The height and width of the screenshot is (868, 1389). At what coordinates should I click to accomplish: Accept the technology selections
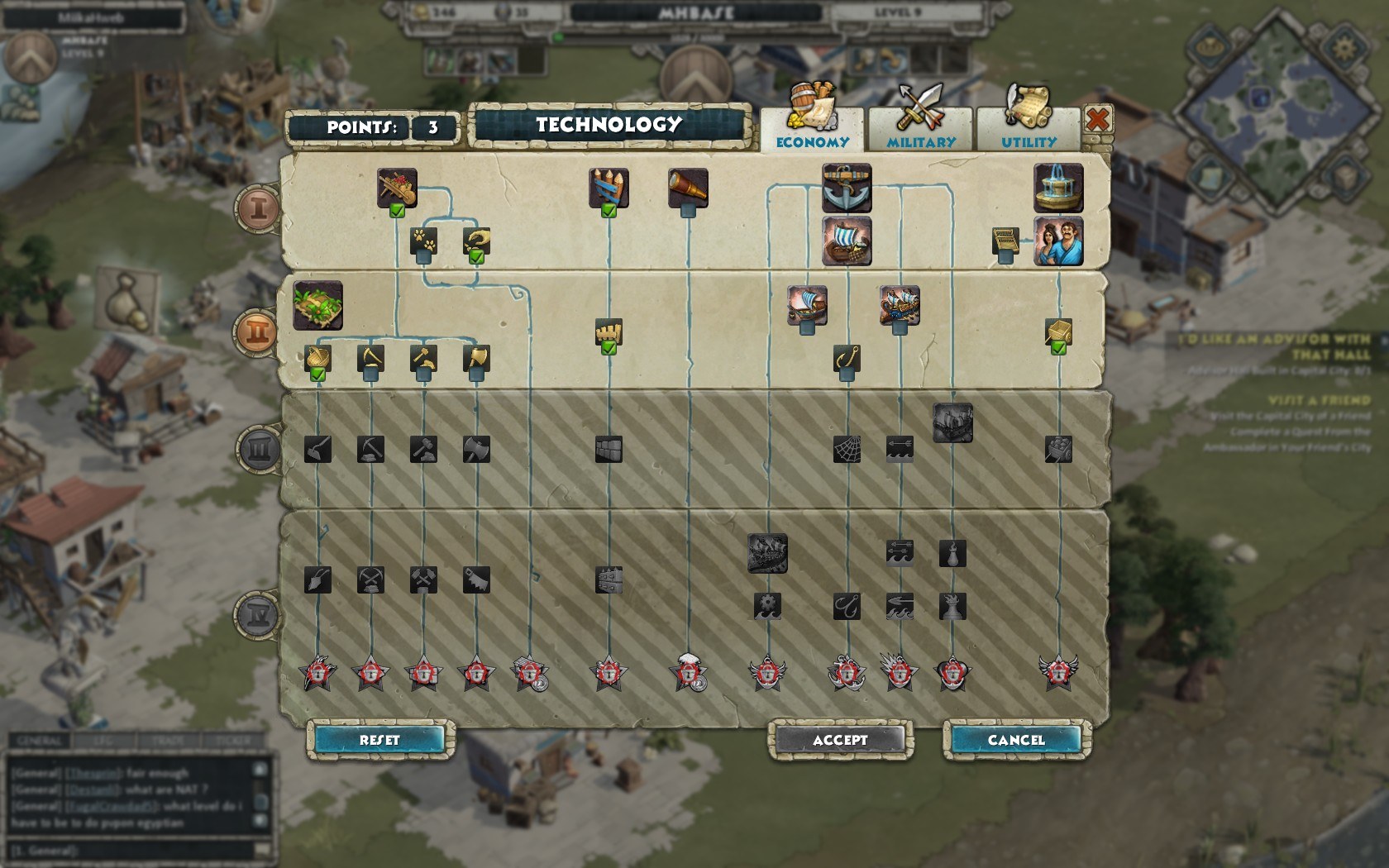(840, 740)
